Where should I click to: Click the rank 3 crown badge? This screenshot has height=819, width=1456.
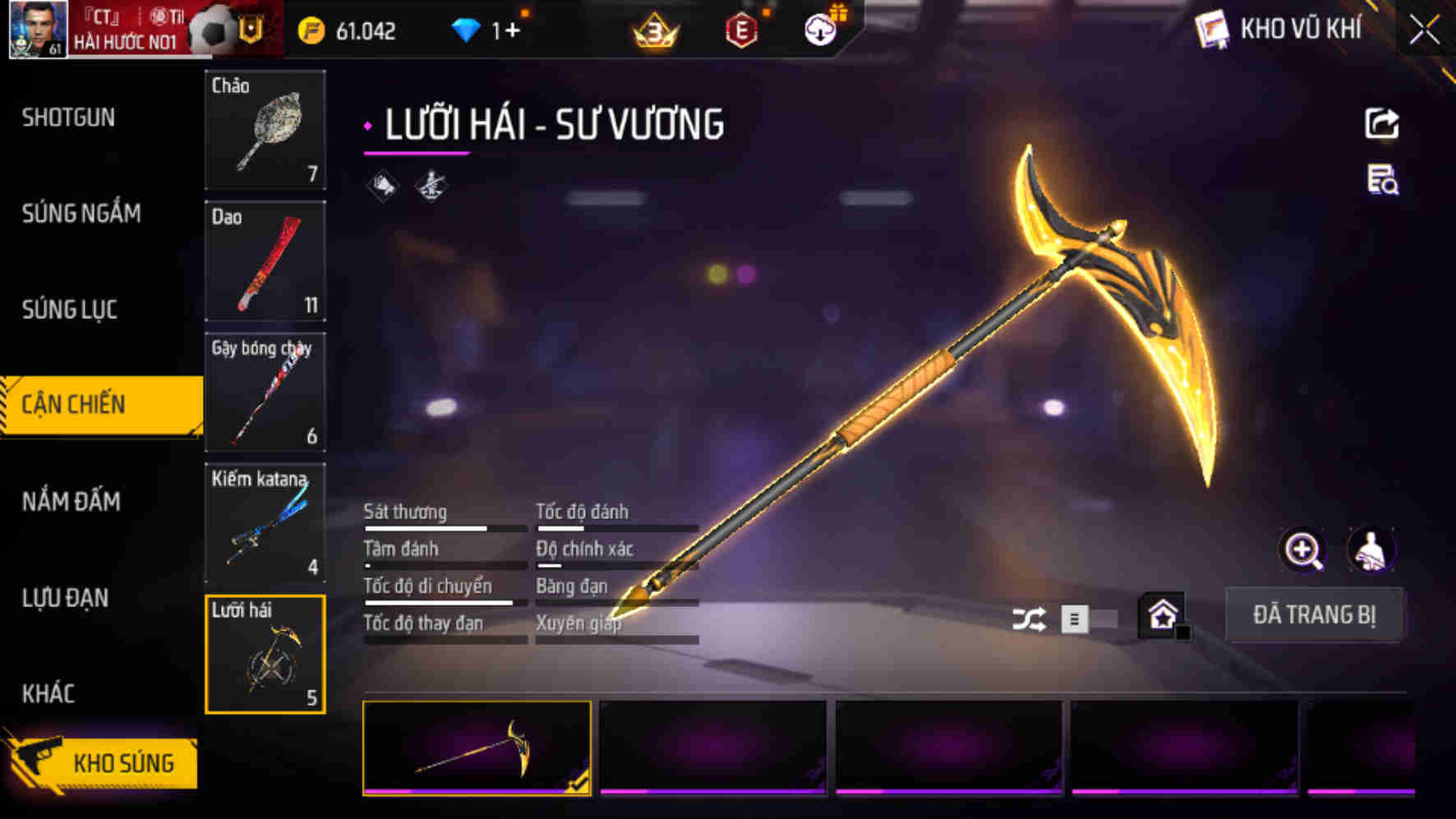point(653,31)
